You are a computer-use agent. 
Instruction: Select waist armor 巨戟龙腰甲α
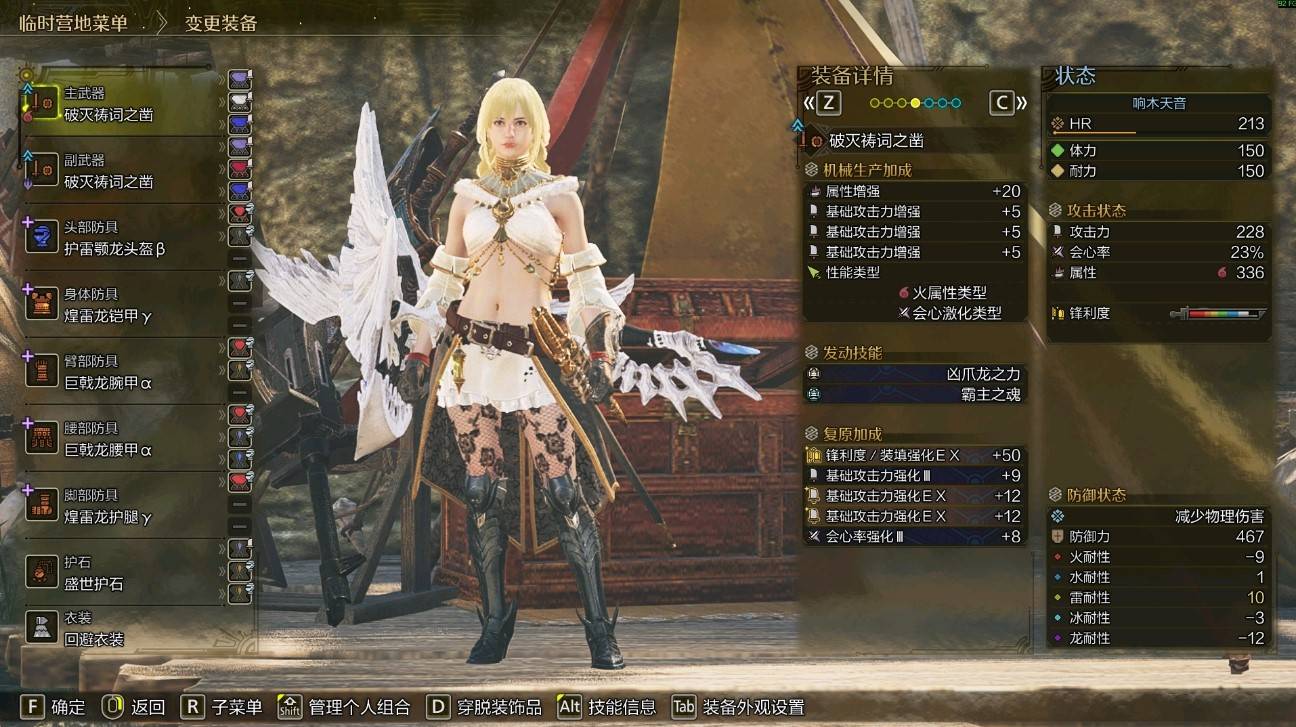[x=120, y=439]
